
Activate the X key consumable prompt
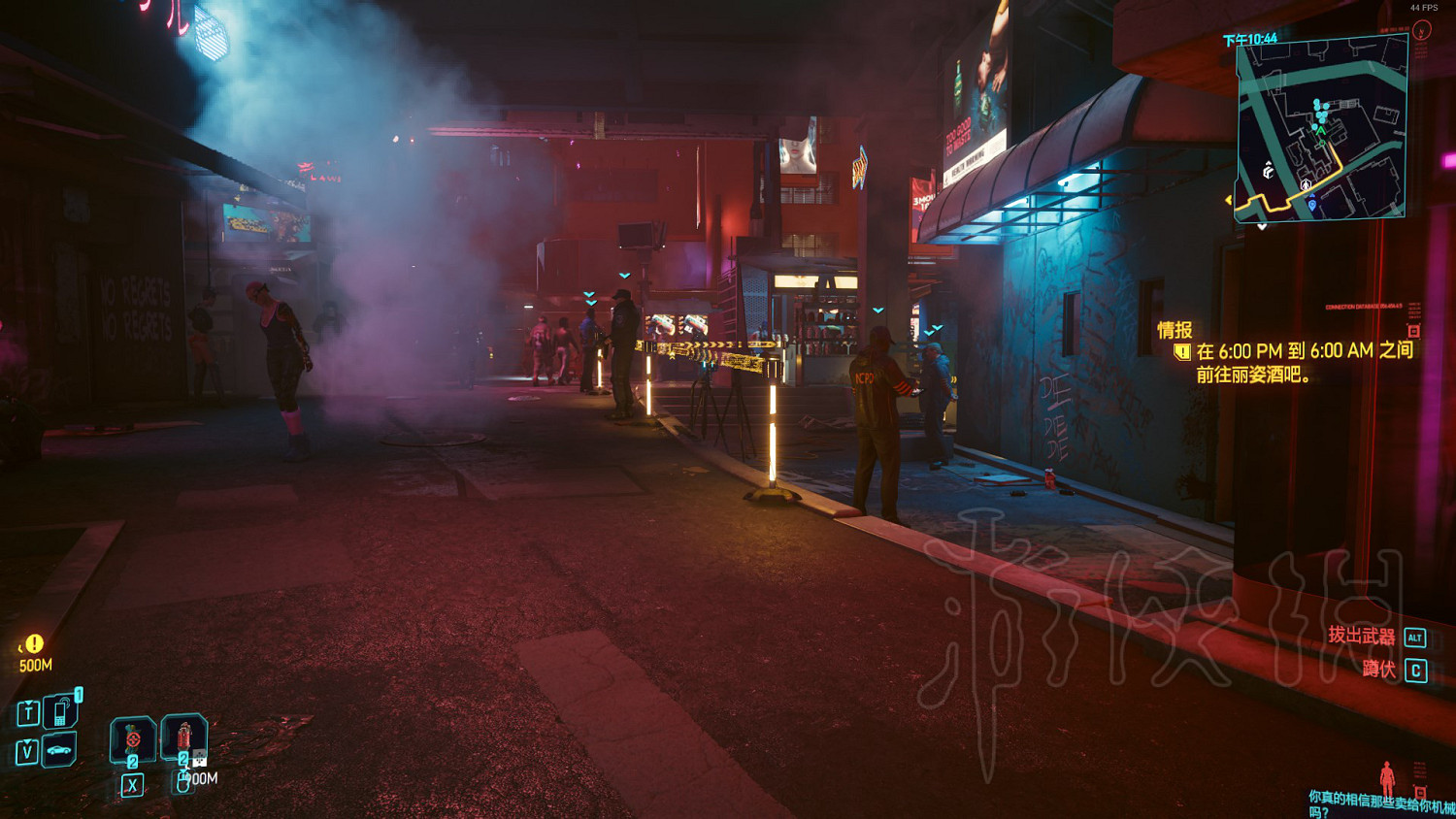click(132, 785)
